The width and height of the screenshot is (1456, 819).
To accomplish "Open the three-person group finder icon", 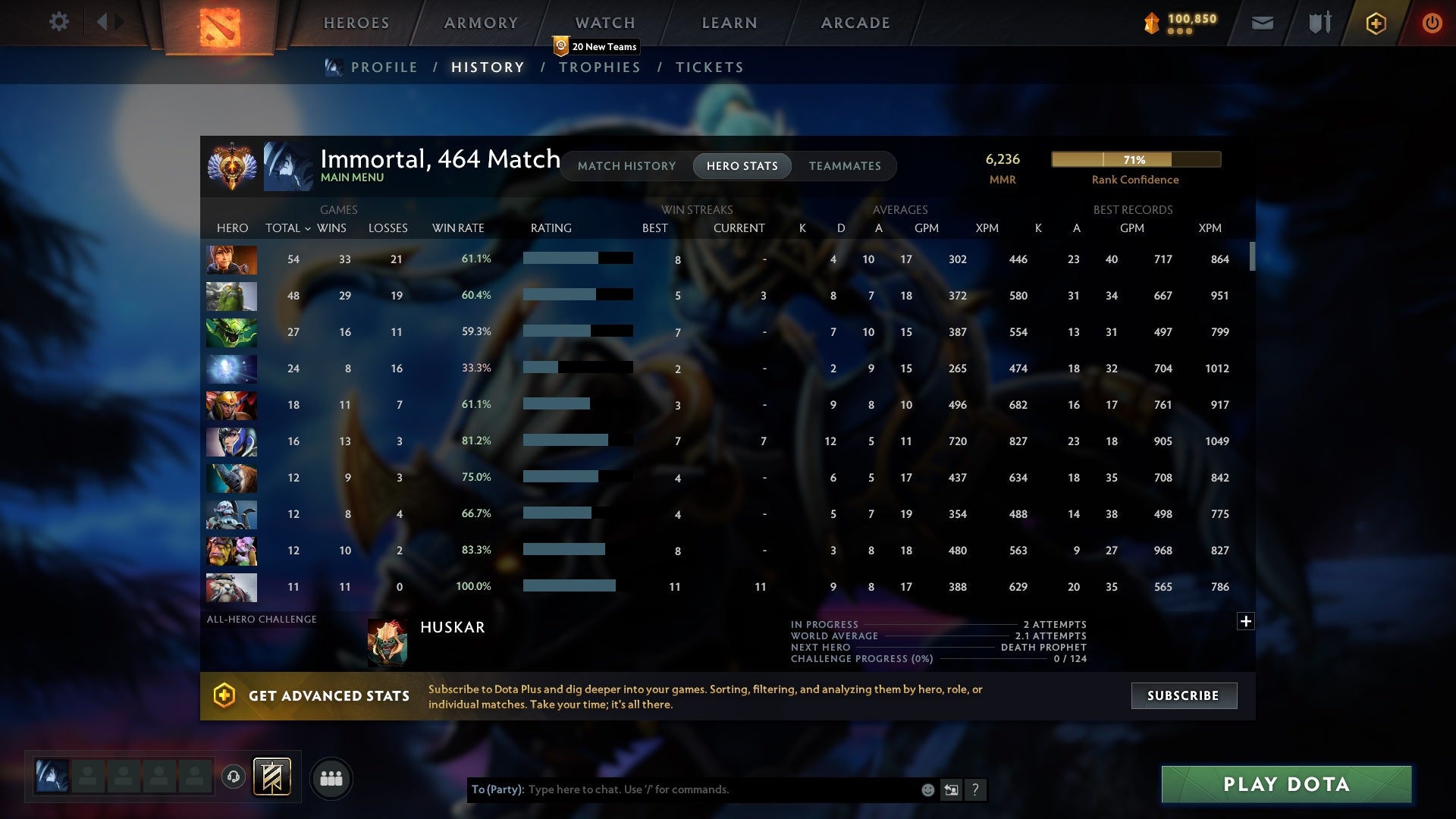I will pyautogui.click(x=331, y=778).
